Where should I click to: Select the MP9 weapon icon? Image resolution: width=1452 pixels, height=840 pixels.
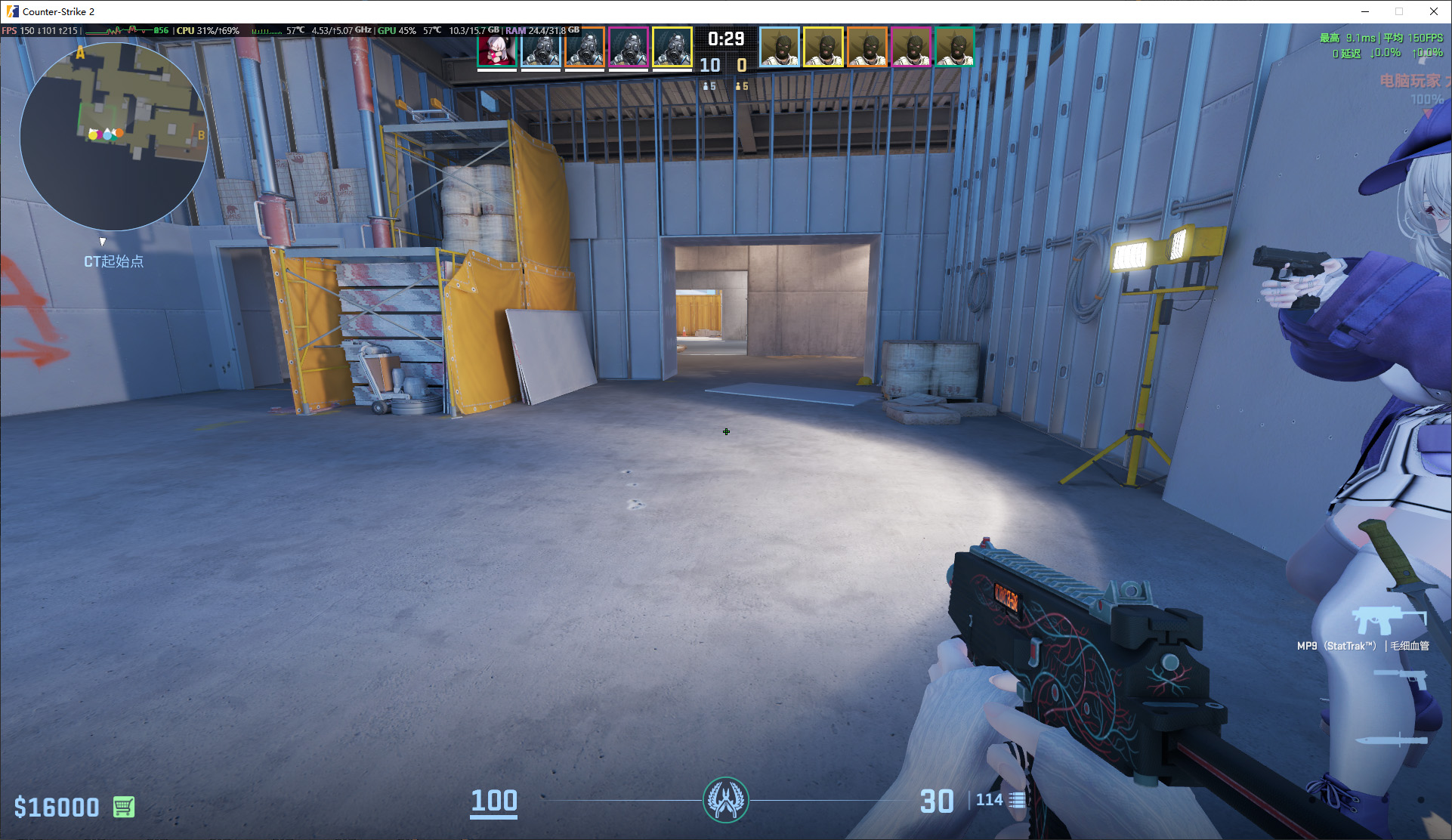point(1388,621)
